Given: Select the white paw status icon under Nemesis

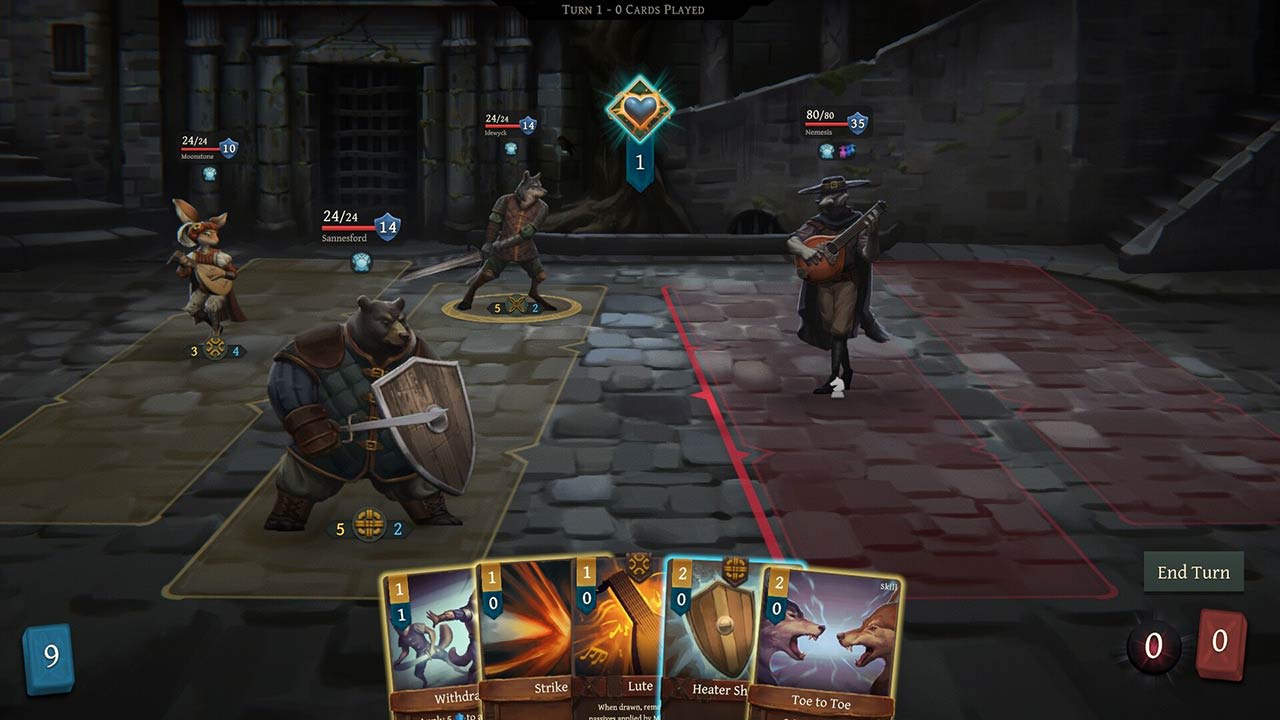Looking at the screenshot, I should point(826,150).
